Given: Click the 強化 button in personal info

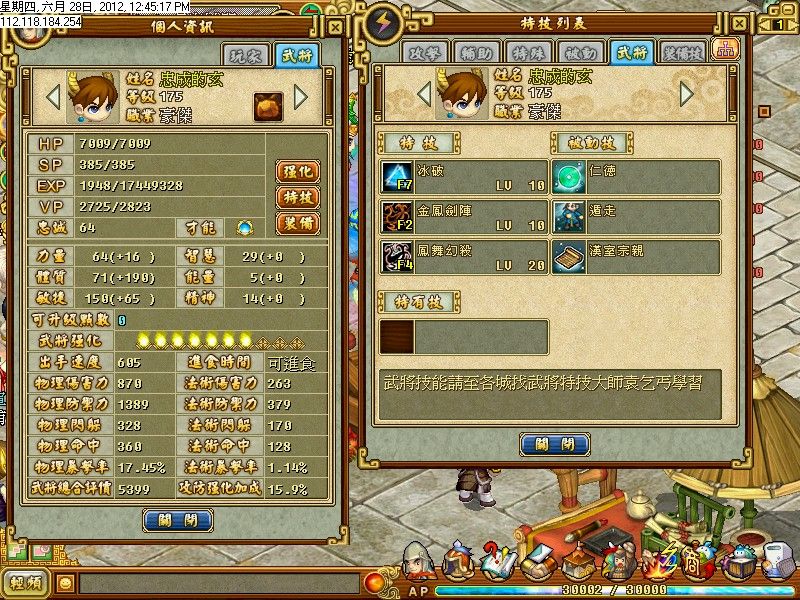Looking at the screenshot, I should [x=297, y=171].
